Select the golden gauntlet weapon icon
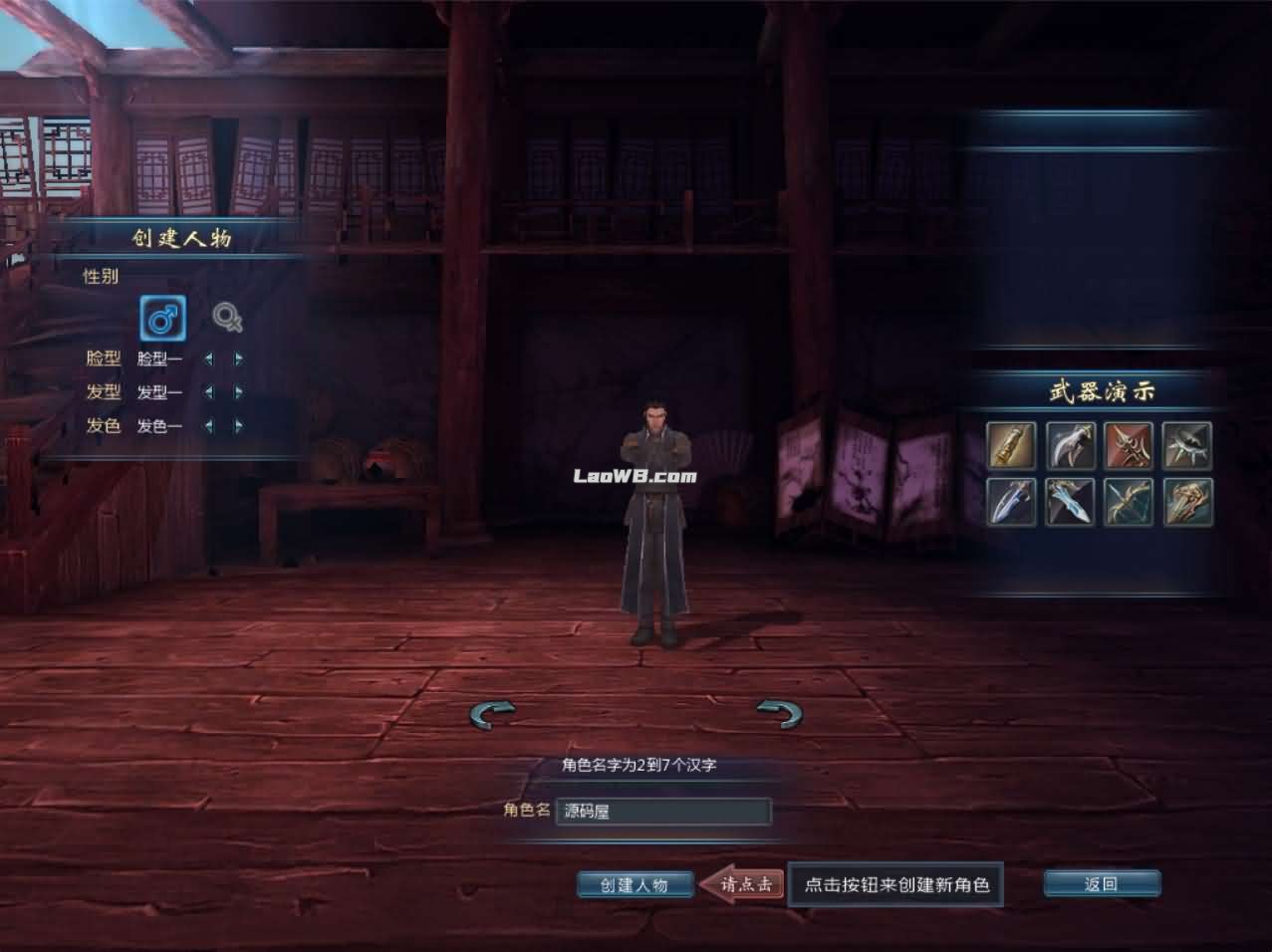1272x952 pixels. pos(1187,501)
